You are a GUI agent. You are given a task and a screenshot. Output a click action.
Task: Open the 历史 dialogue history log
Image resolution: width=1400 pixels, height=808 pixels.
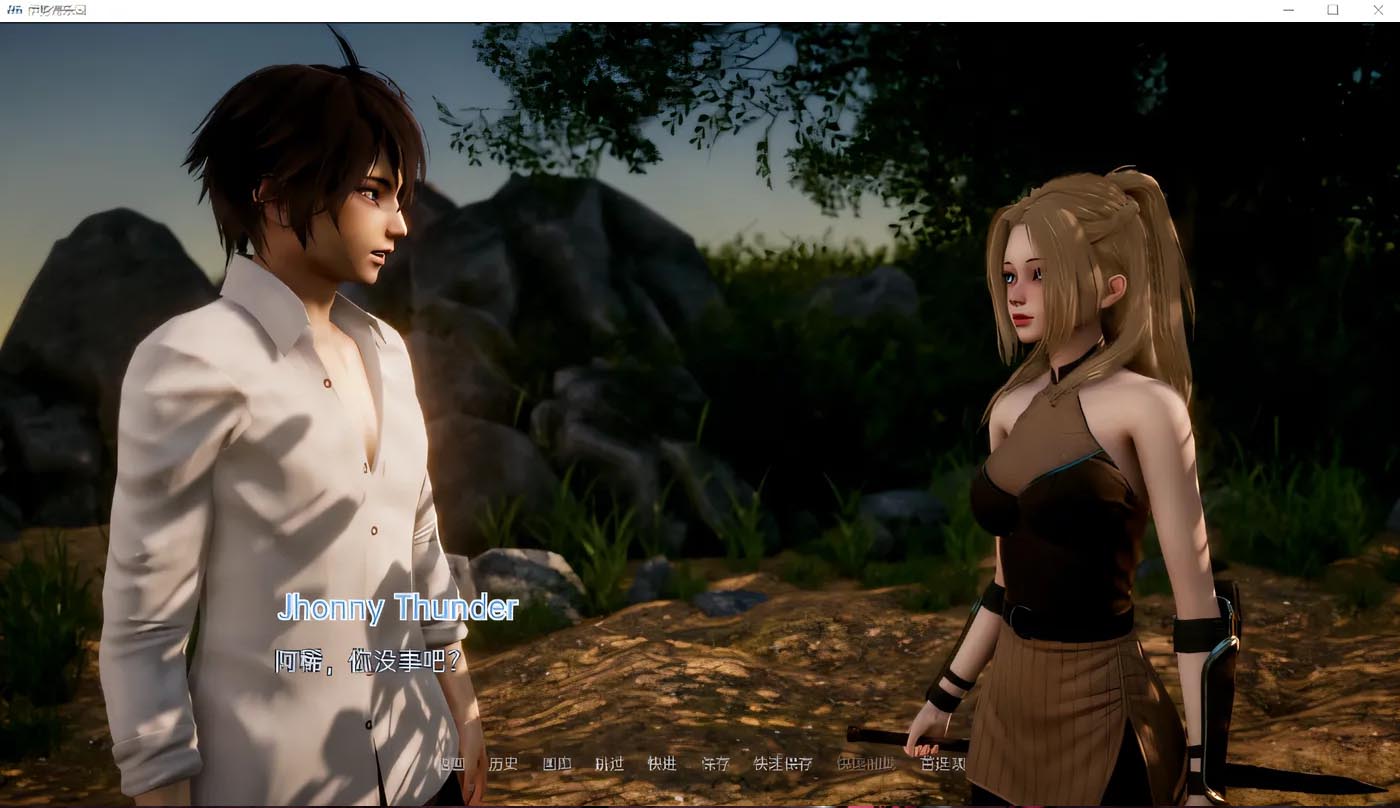[x=503, y=764]
